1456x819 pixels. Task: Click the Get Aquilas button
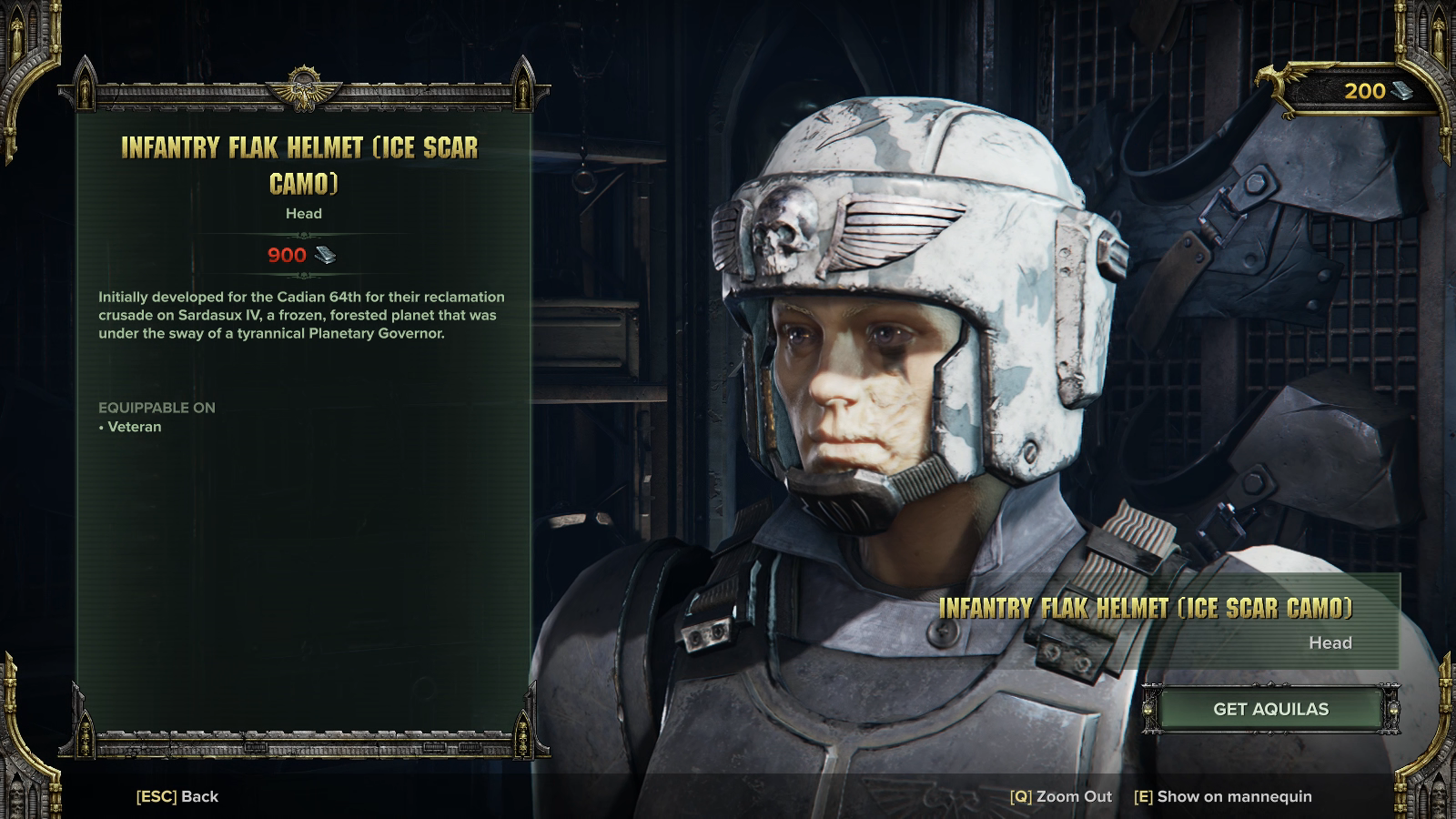1270,709
